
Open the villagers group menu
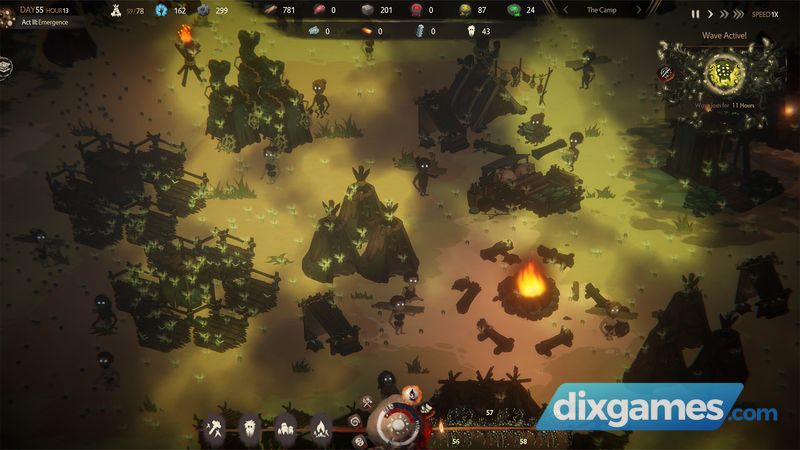coord(285,428)
